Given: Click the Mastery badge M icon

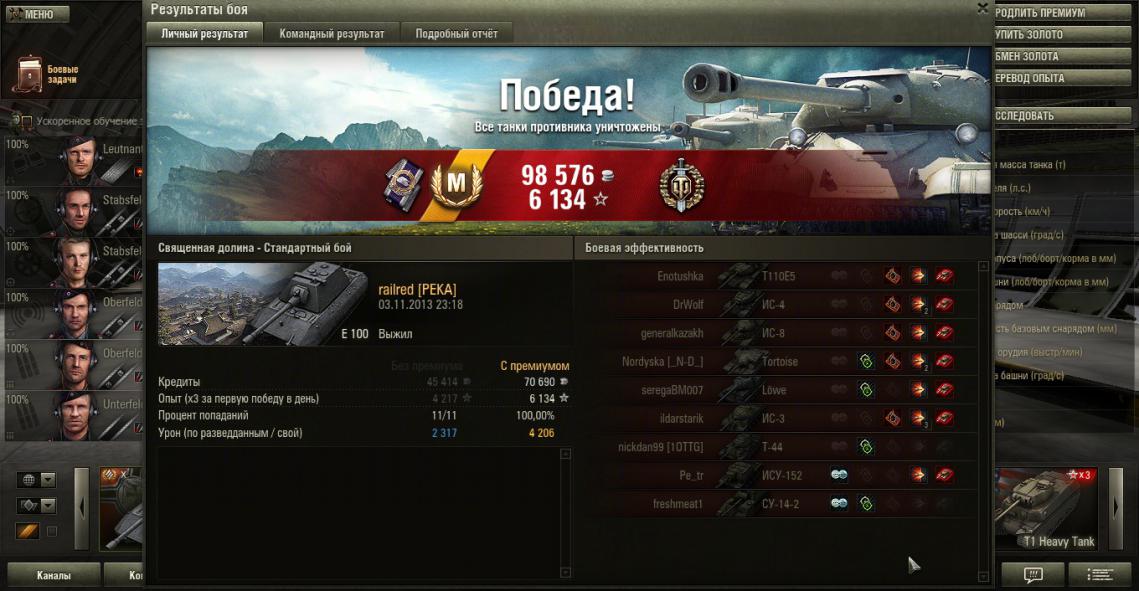Looking at the screenshot, I should click(x=450, y=184).
